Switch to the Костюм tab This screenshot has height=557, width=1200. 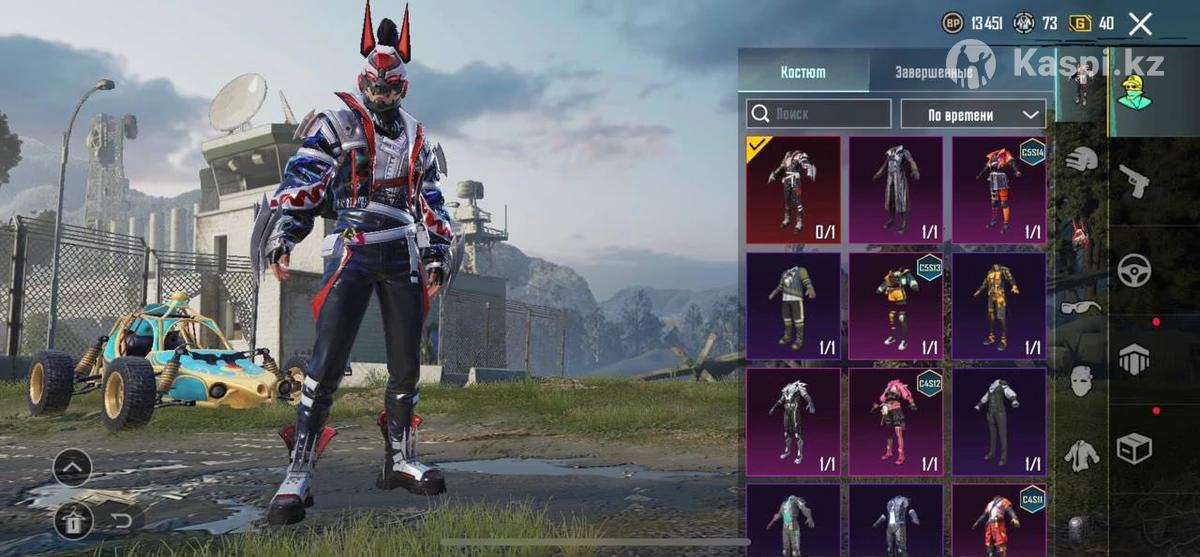[803, 72]
